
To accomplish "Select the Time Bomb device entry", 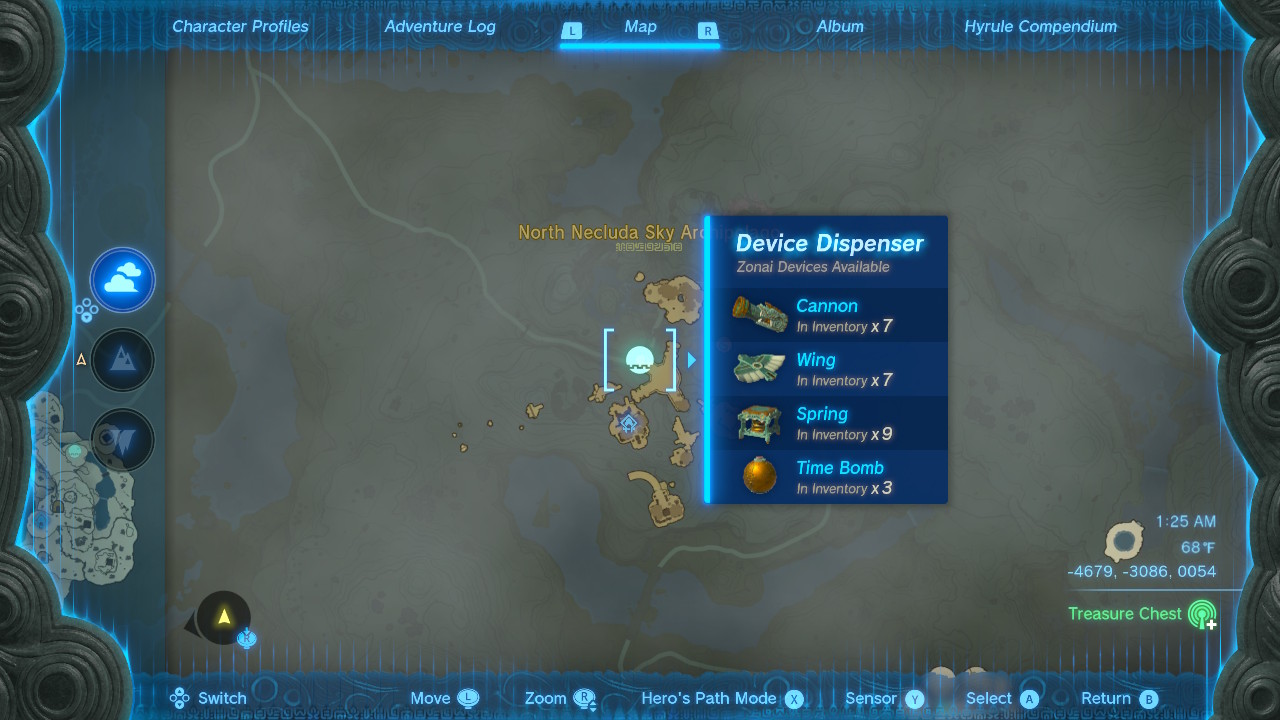I will pos(827,477).
